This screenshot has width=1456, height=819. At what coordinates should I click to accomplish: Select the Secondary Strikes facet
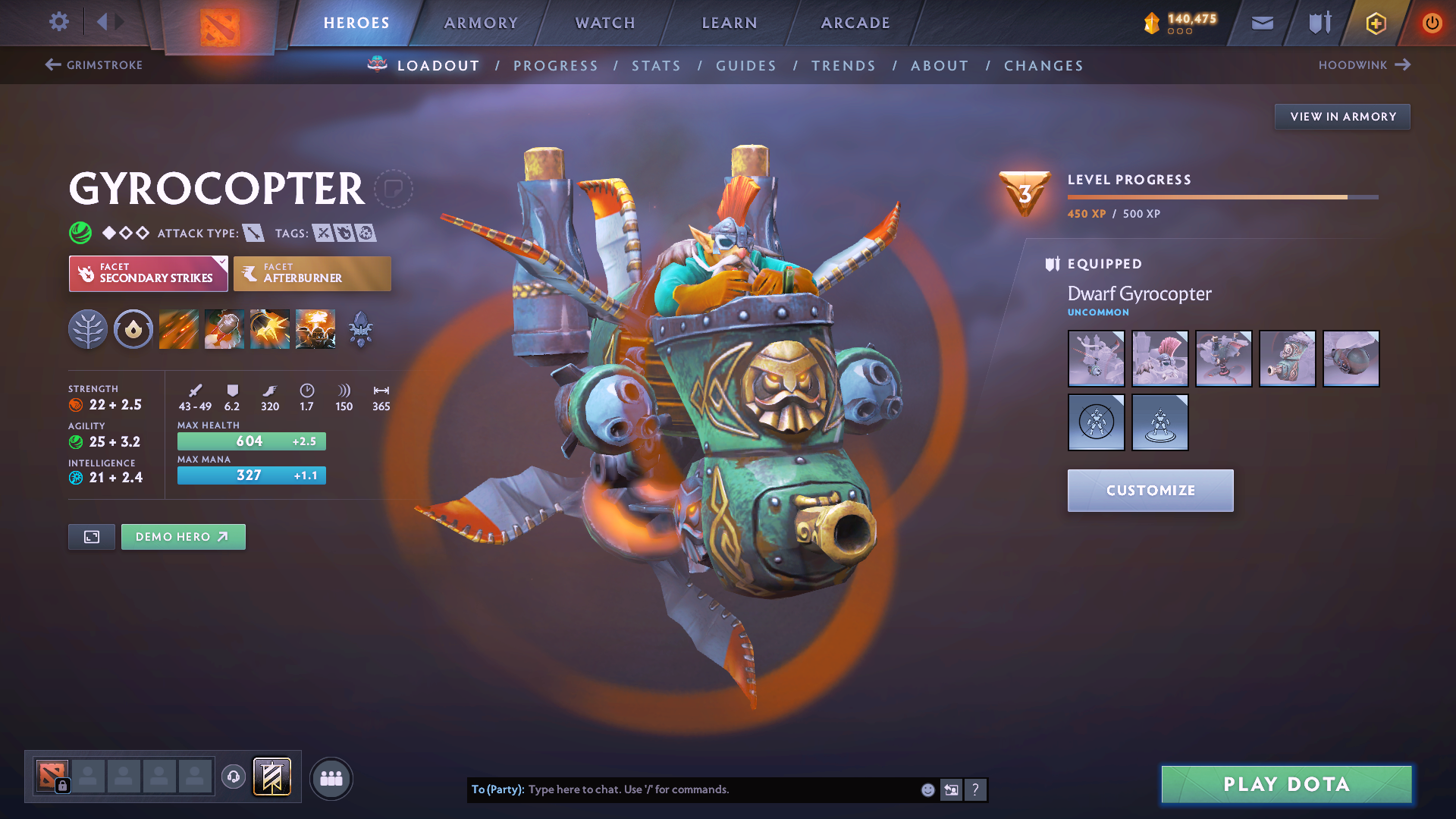coord(148,273)
